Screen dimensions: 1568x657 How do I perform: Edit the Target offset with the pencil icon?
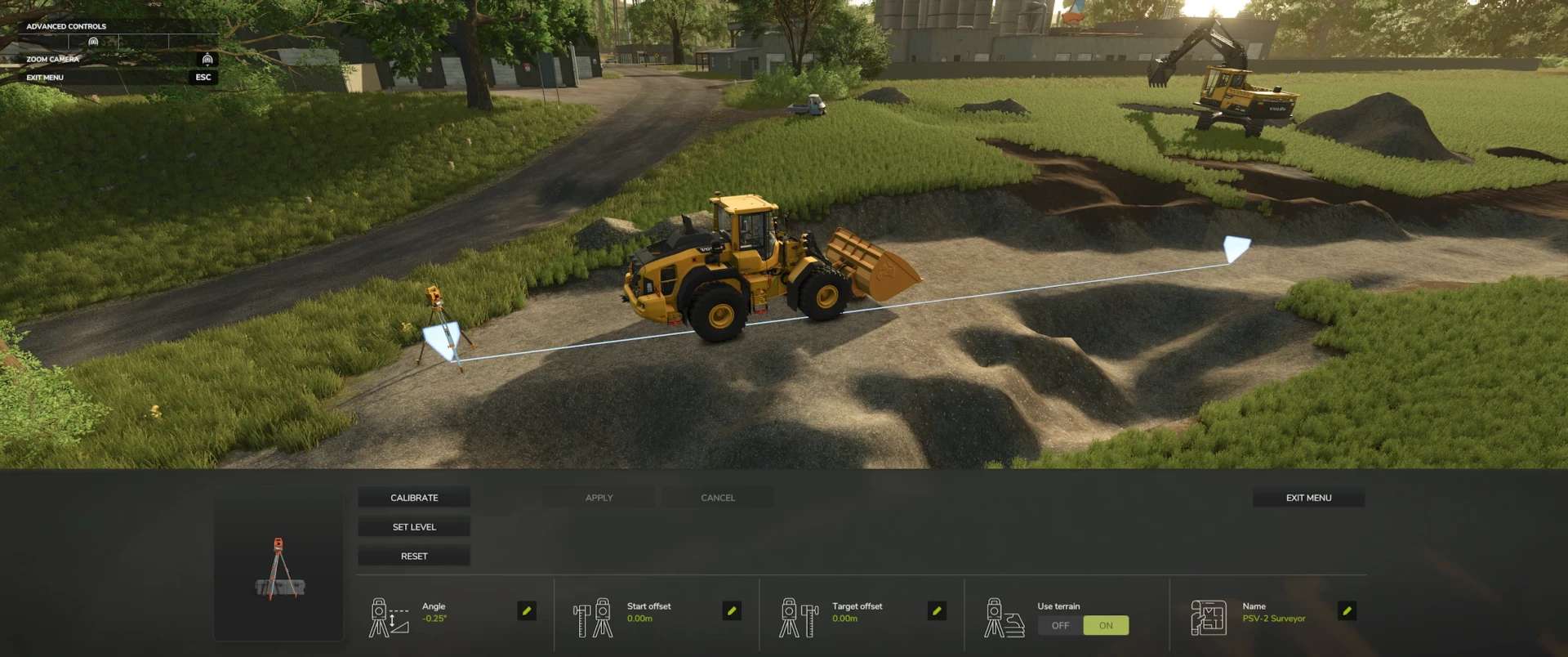tap(937, 611)
